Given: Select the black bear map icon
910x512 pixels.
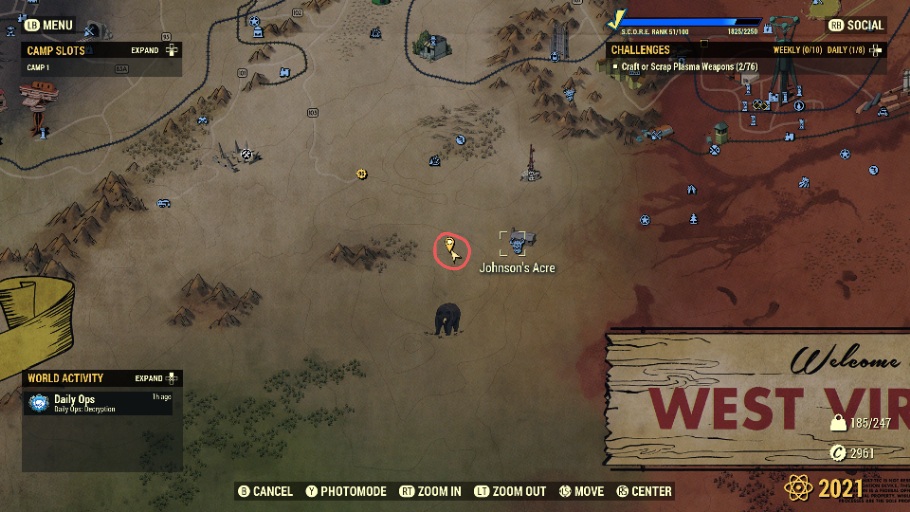Looking at the screenshot, I should 448,320.
